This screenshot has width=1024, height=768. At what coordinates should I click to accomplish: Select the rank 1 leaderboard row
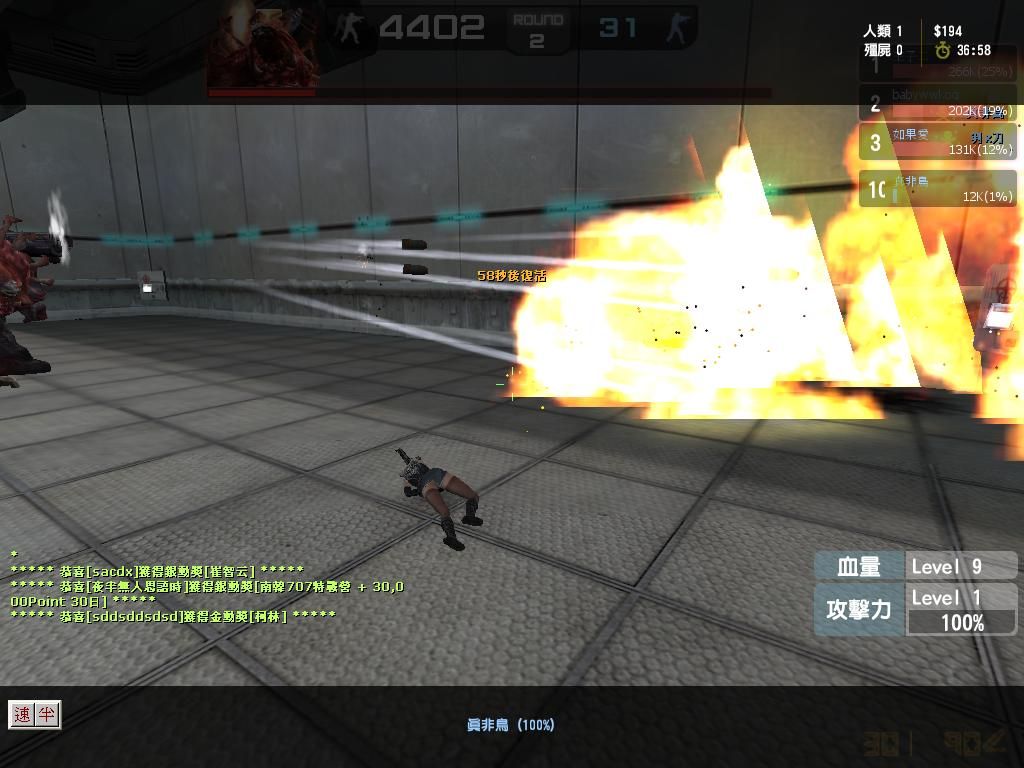pos(937,65)
